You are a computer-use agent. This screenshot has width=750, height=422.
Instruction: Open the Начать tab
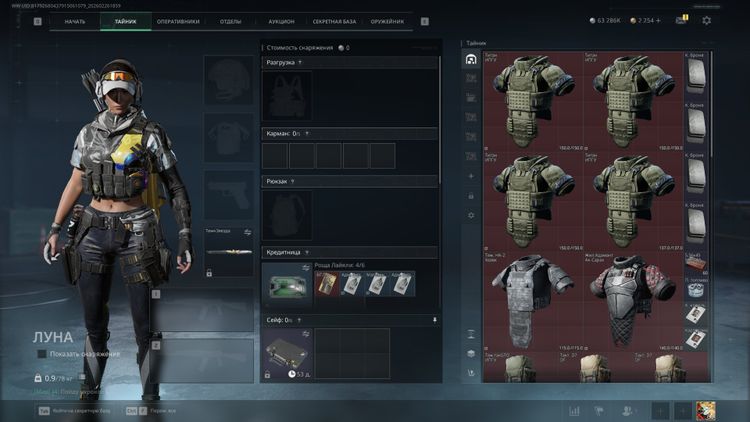(74, 21)
